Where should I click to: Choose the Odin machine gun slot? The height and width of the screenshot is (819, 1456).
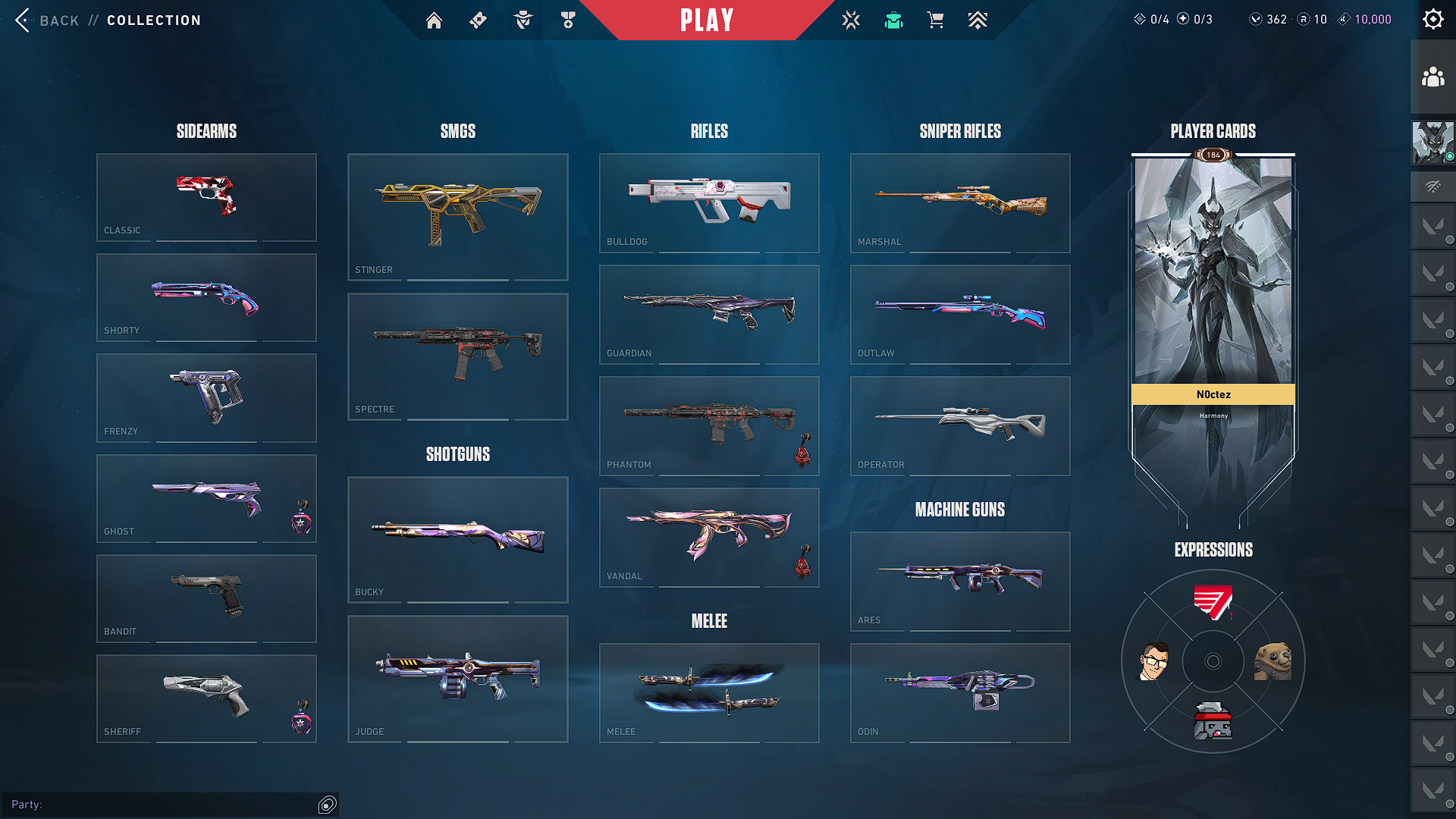coord(960,692)
